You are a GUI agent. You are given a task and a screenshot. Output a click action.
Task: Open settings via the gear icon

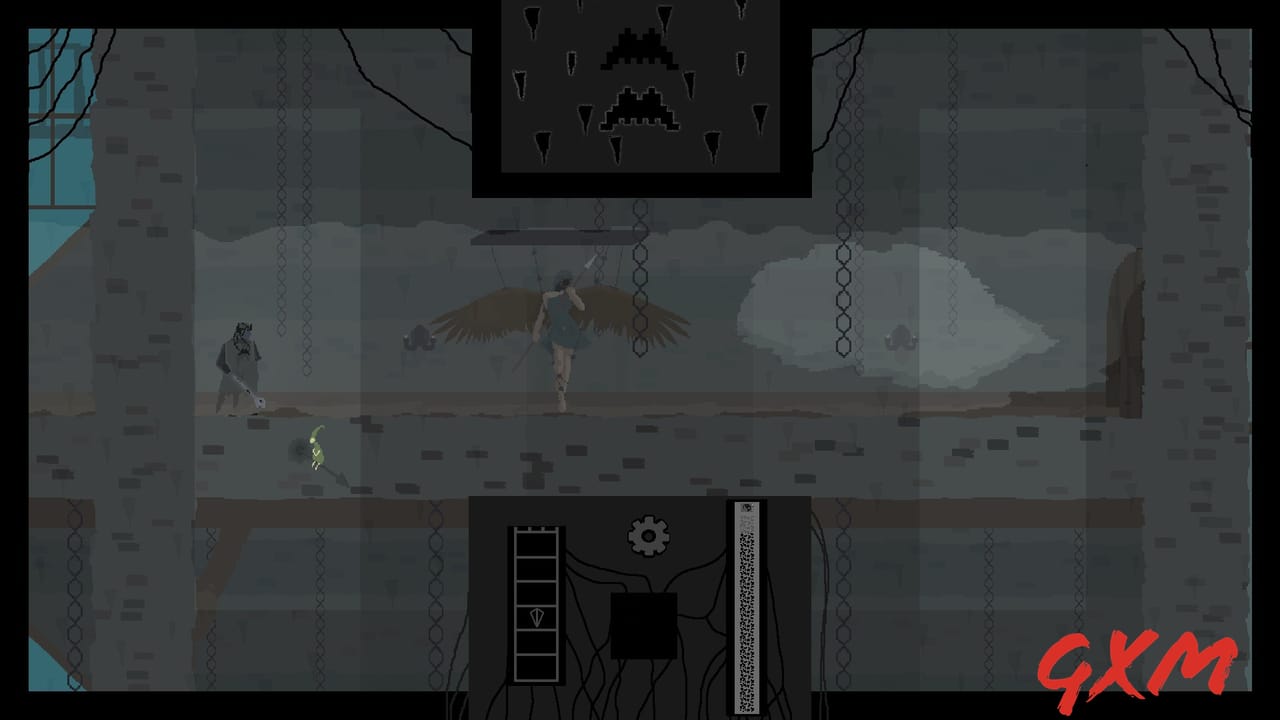(x=649, y=535)
